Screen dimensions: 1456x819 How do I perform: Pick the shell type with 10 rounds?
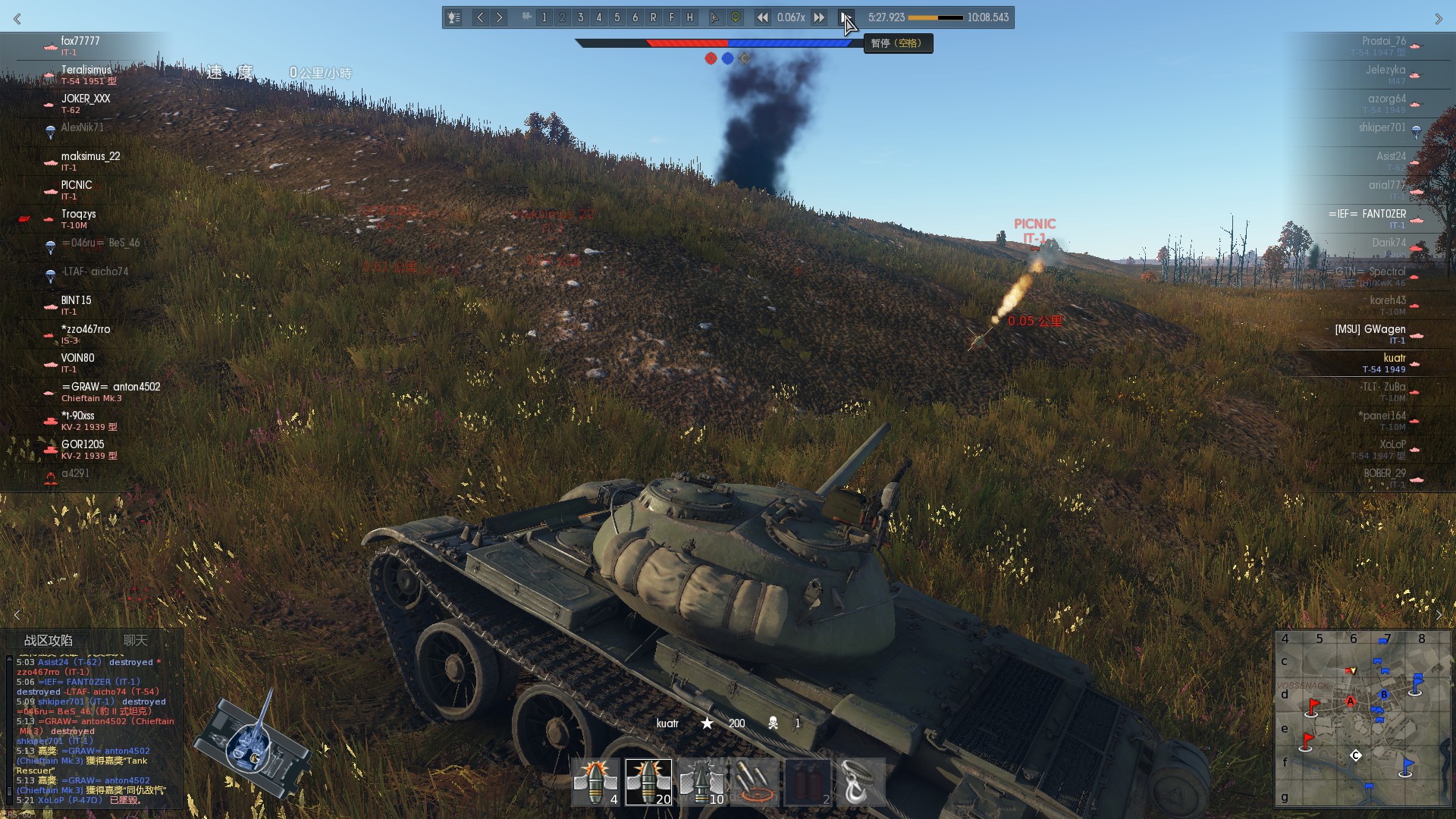[x=701, y=782]
